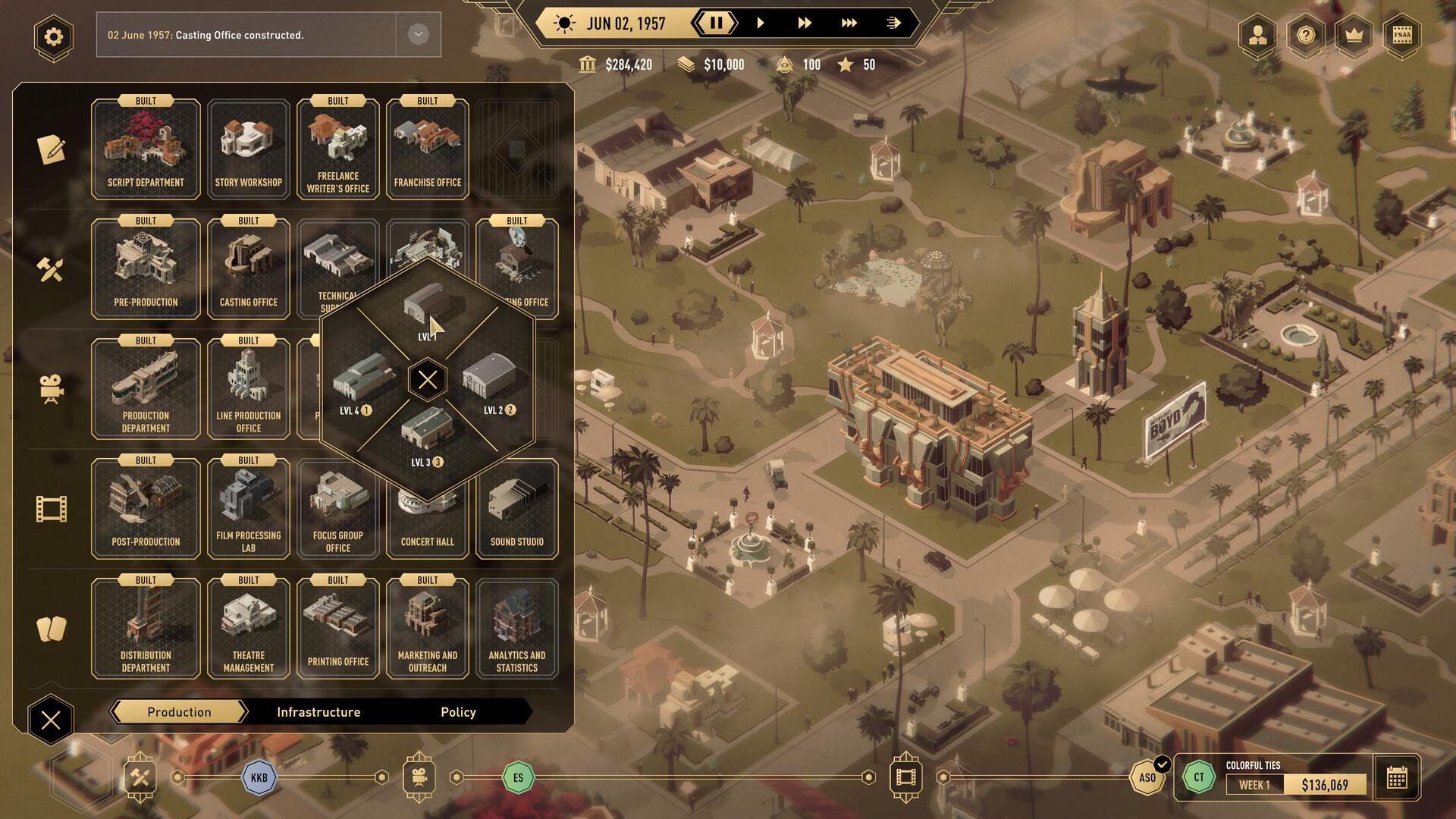
Task: Click the crown ranking icon
Action: tap(1354, 36)
